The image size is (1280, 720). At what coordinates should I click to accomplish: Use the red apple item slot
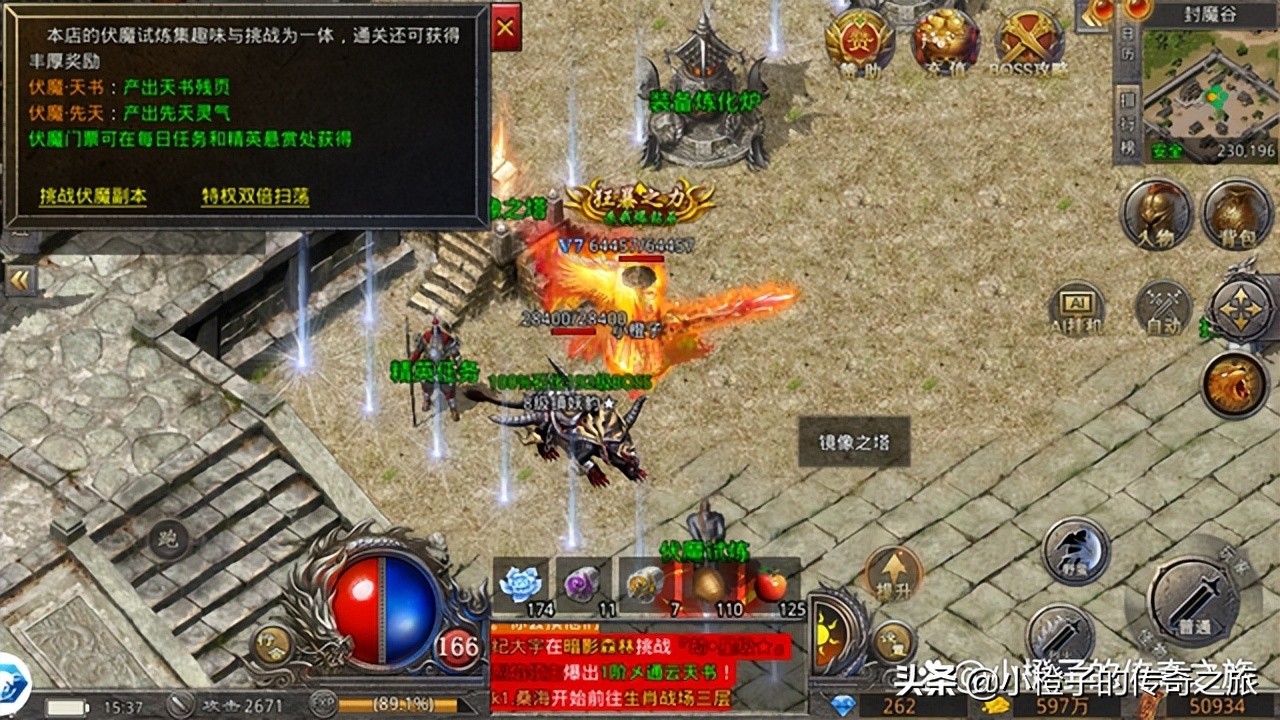point(771,586)
